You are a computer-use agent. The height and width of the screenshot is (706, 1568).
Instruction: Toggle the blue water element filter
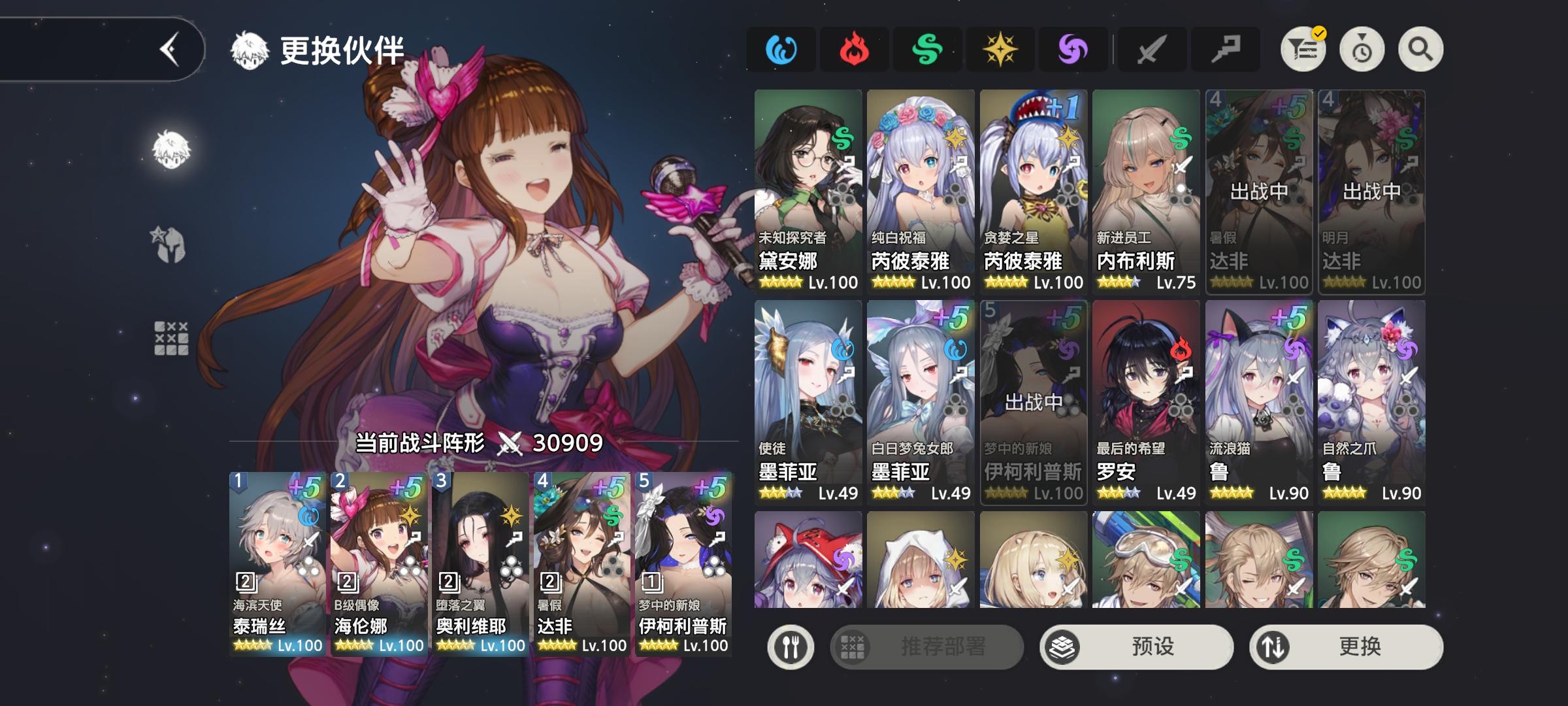pyautogui.click(x=781, y=49)
